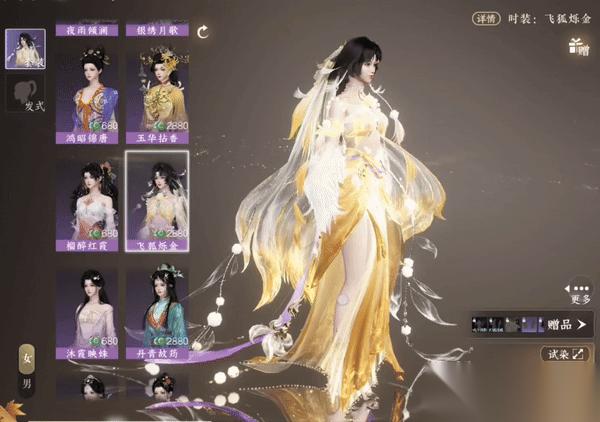The height and width of the screenshot is (422, 600).
Task: Open the 更多 more options
Action: pyautogui.click(x=580, y=291)
